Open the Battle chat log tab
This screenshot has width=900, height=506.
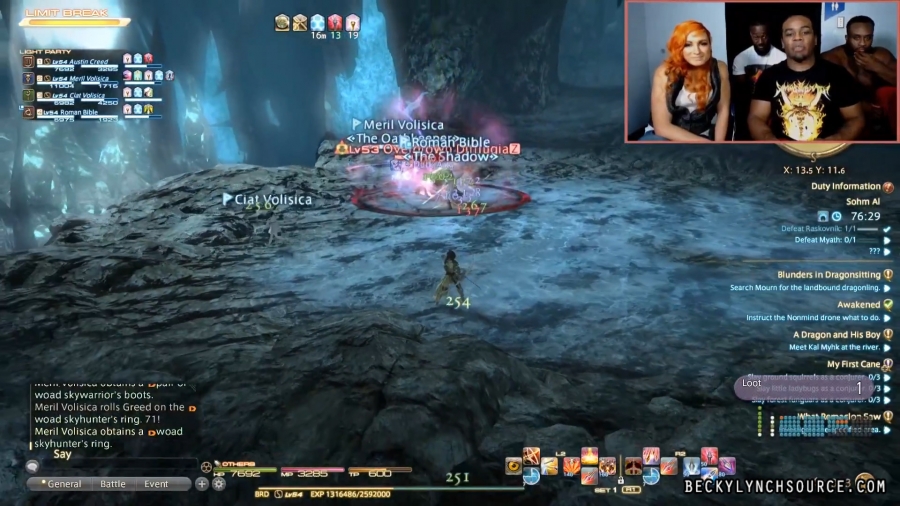click(113, 484)
